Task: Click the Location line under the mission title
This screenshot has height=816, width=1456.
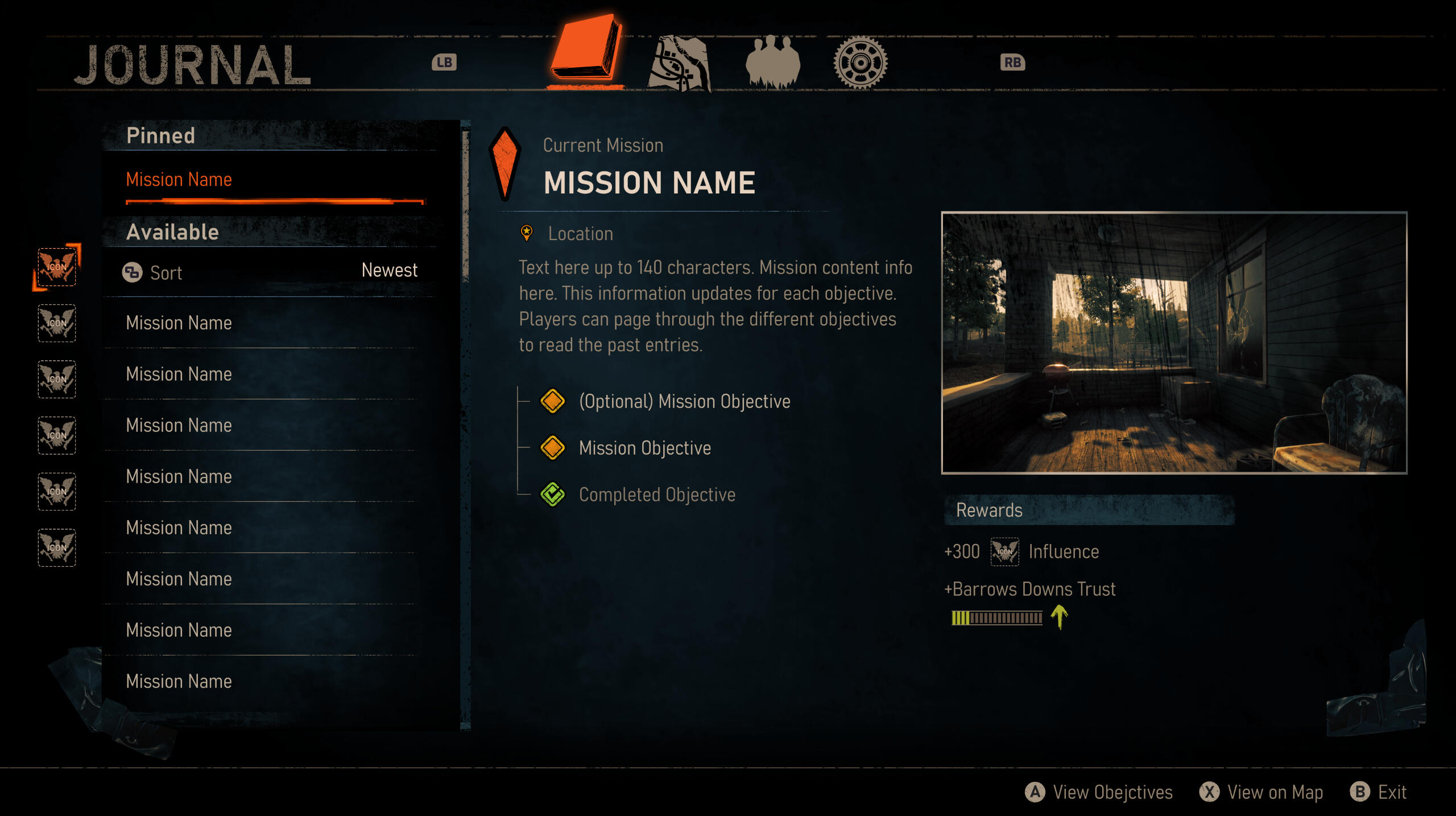Action: click(580, 233)
